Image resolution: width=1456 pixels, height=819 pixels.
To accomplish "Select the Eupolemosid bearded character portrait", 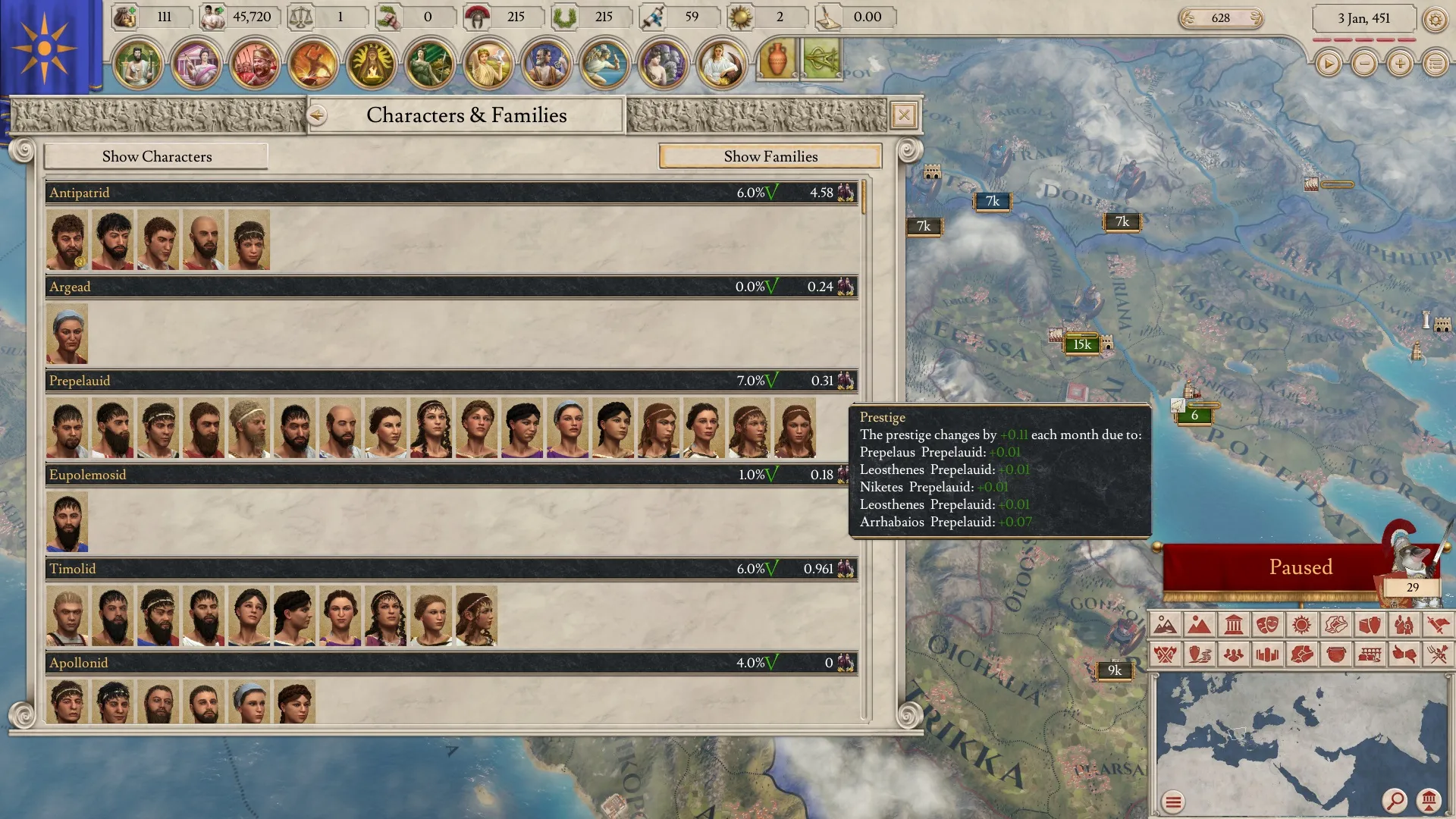I will pos(67,522).
